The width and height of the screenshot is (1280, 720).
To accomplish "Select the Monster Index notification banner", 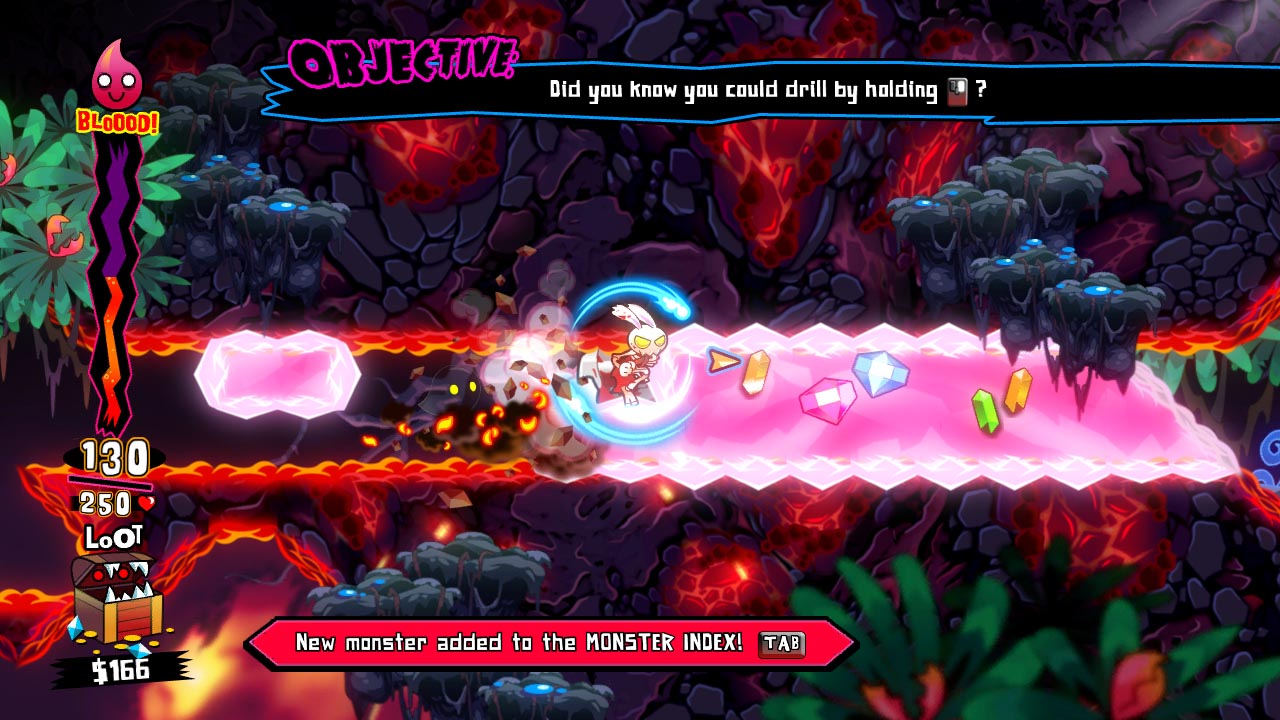I will click(x=550, y=643).
